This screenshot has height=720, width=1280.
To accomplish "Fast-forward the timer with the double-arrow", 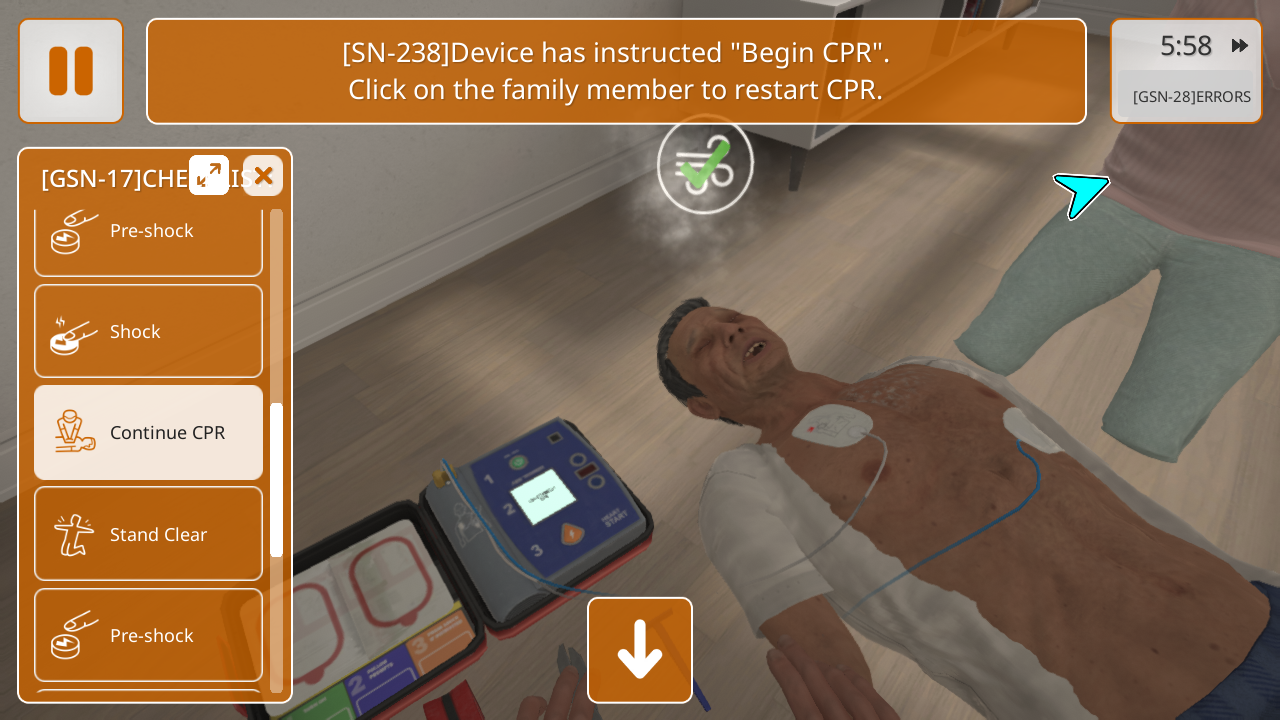I will pyautogui.click(x=1240, y=46).
